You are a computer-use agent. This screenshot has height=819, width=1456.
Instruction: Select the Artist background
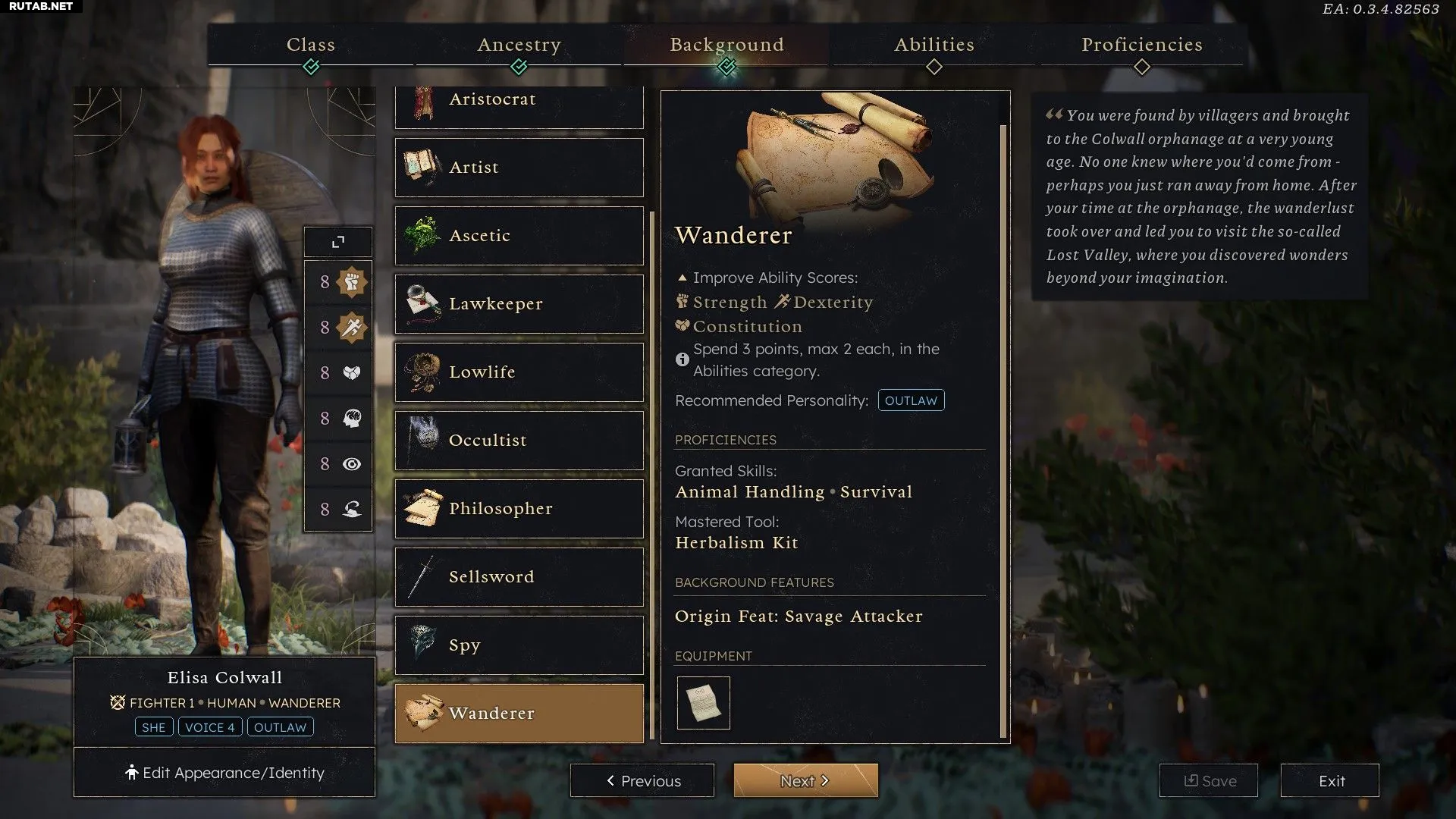pyautogui.click(x=519, y=168)
